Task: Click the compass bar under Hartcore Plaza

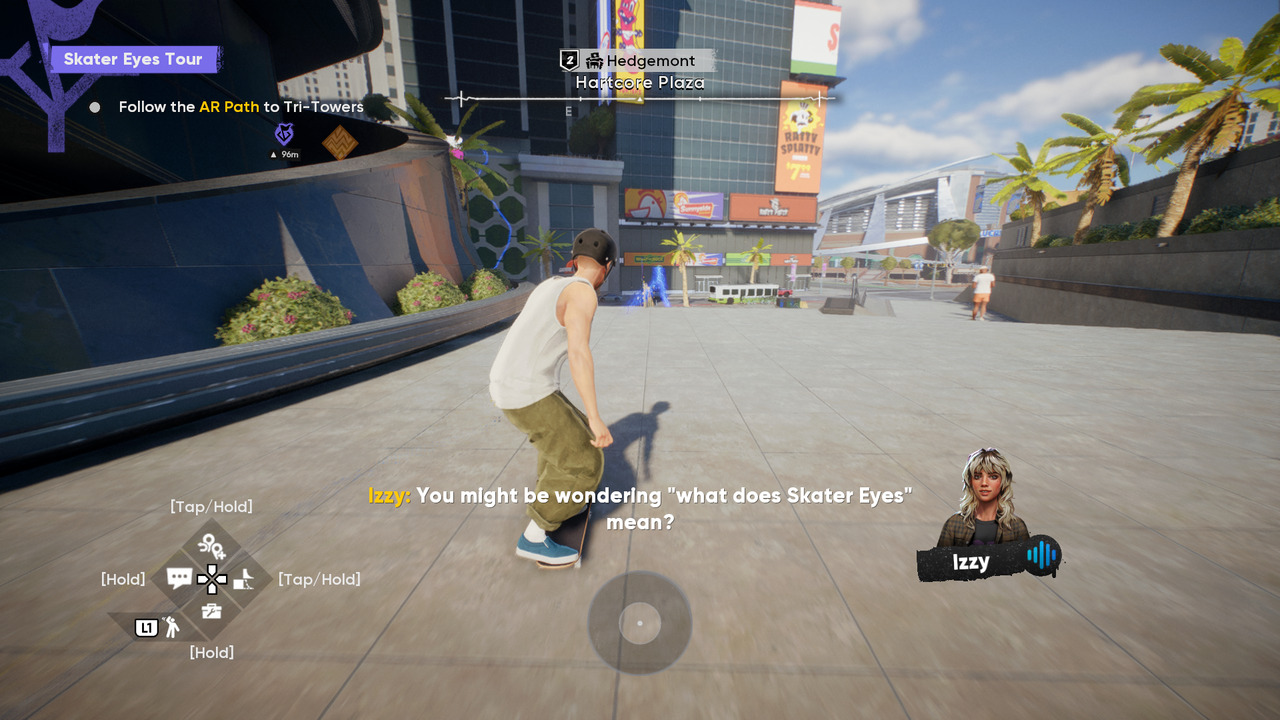Action: pos(640,99)
